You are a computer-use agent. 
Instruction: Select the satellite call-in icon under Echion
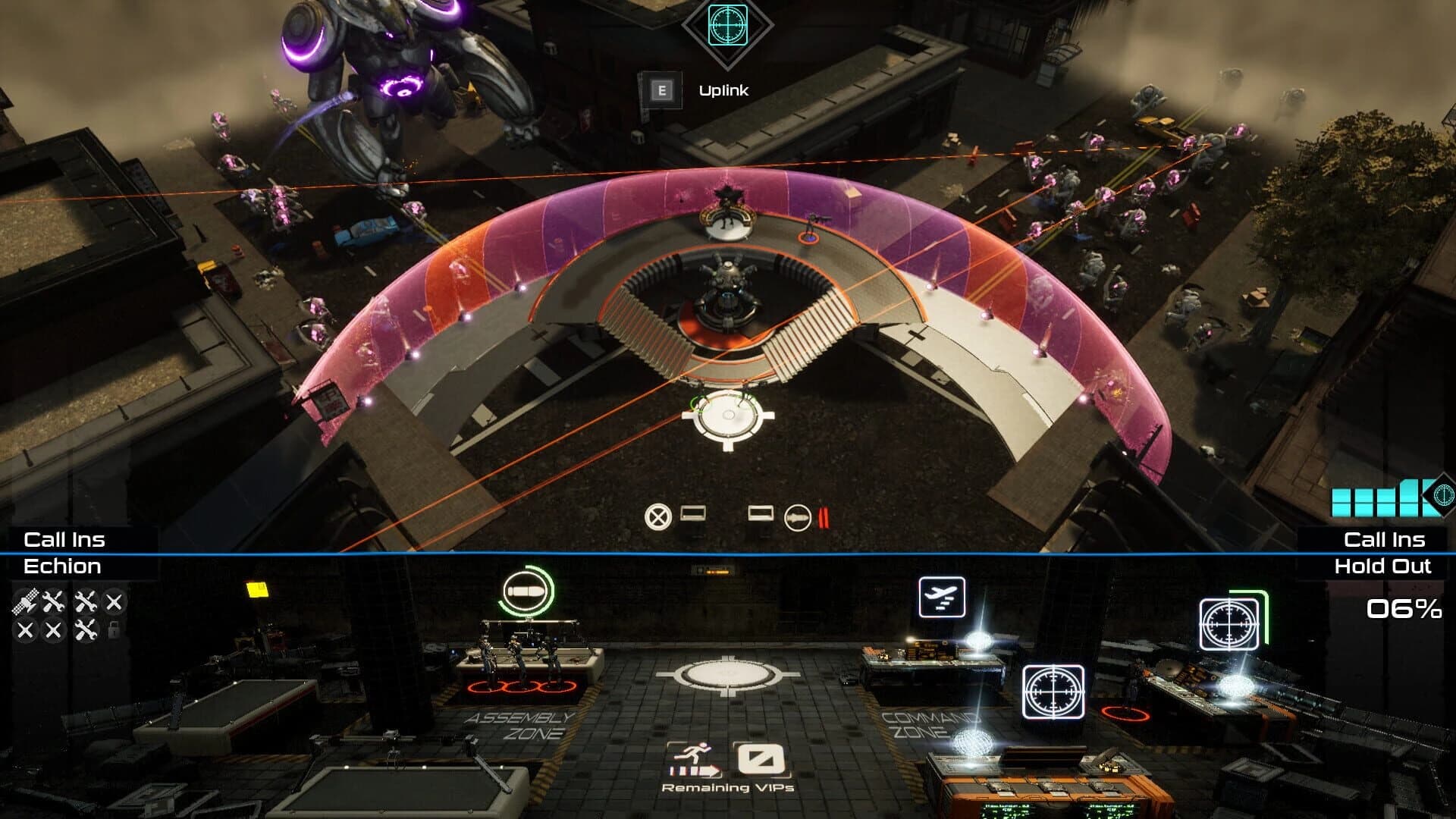pyautogui.click(x=23, y=603)
